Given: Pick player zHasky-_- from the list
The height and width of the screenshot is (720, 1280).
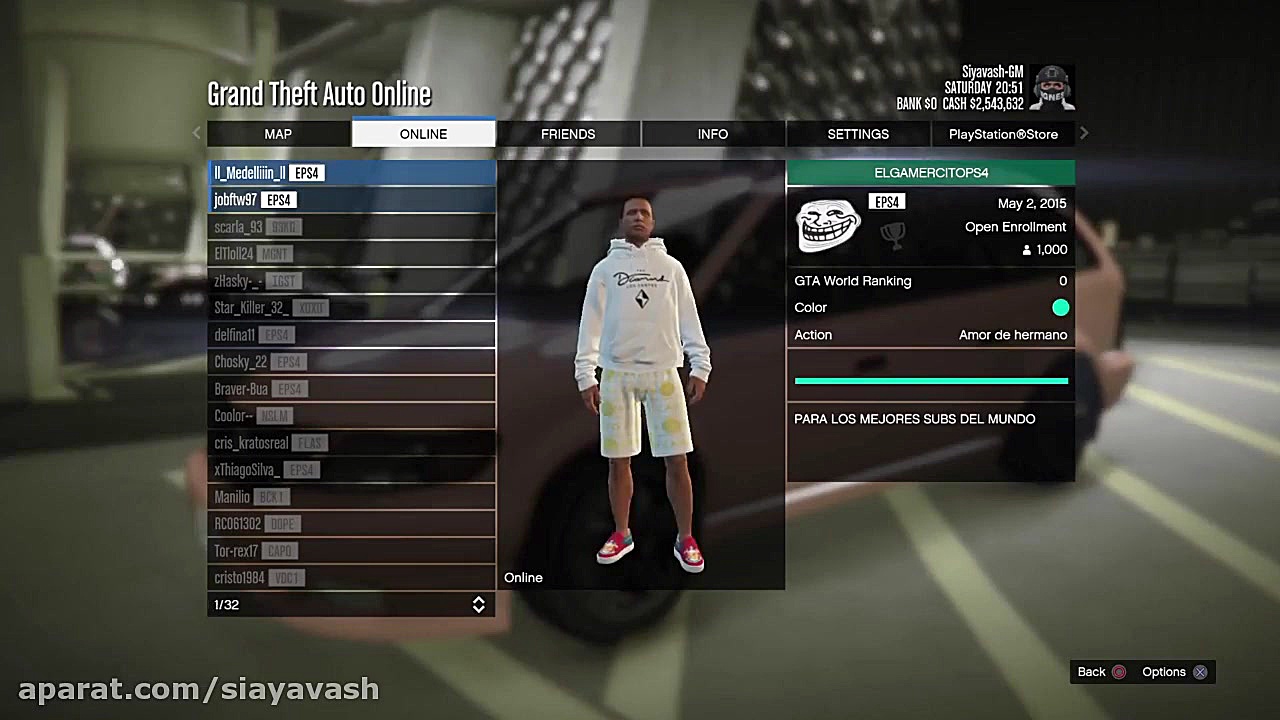Looking at the screenshot, I should [x=351, y=281].
